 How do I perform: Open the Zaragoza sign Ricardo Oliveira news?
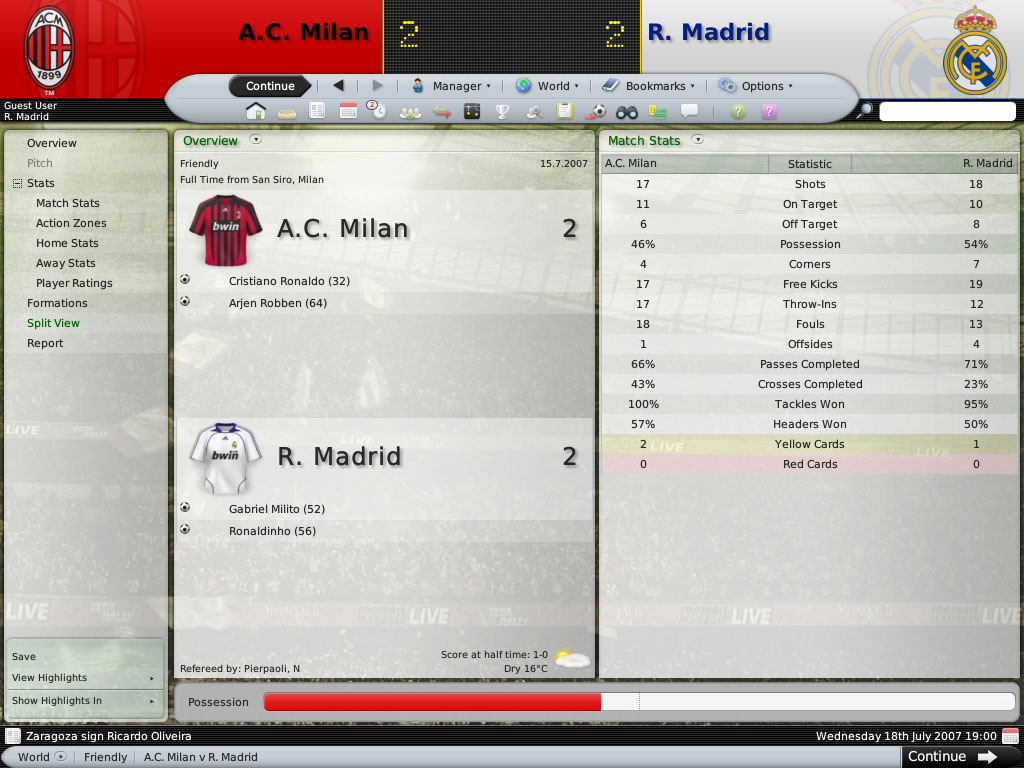click(x=104, y=736)
